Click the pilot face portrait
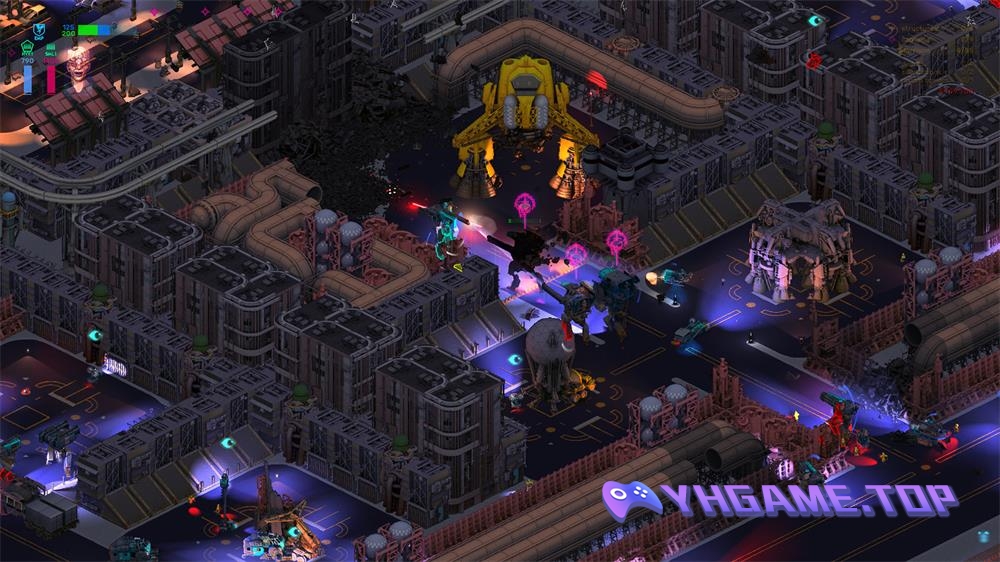The width and height of the screenshot is (1000, 562). [77, 63]
